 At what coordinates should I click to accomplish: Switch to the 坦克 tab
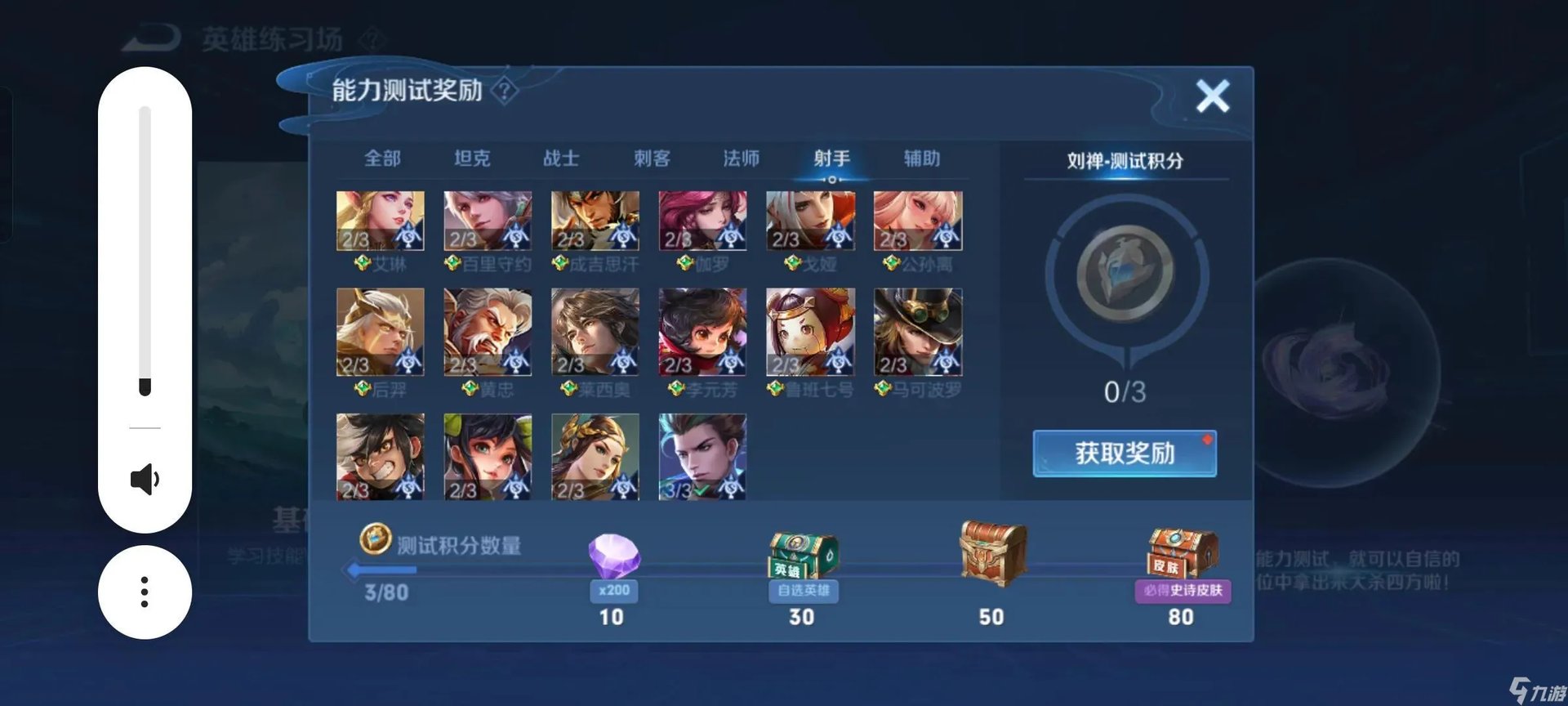coord(474,158)
